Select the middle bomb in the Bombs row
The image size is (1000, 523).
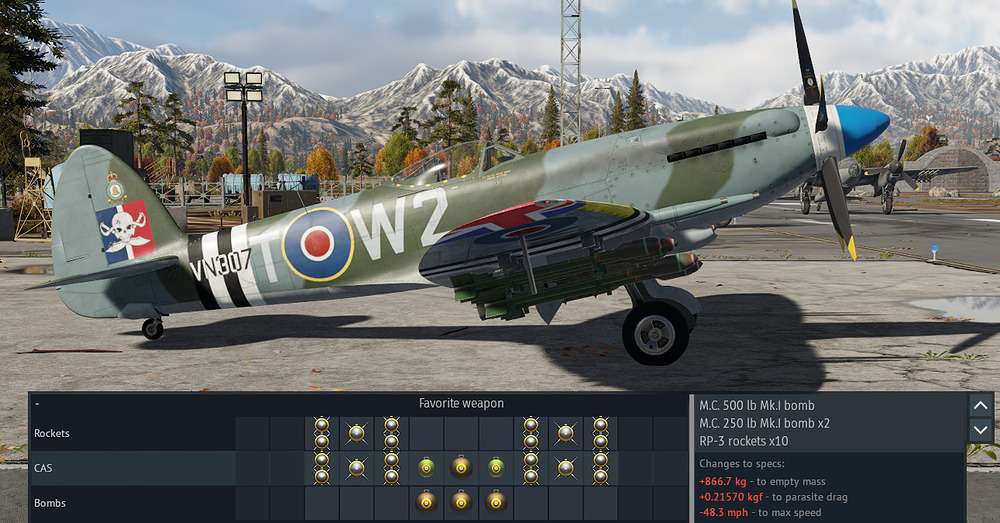[x=461, y=501]
